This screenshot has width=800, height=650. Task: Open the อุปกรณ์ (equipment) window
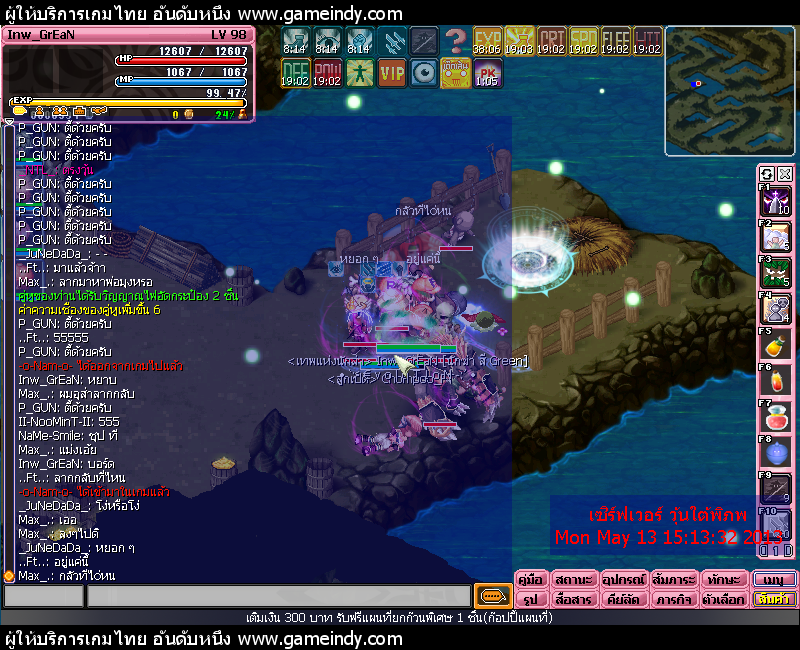coord(622,579)
